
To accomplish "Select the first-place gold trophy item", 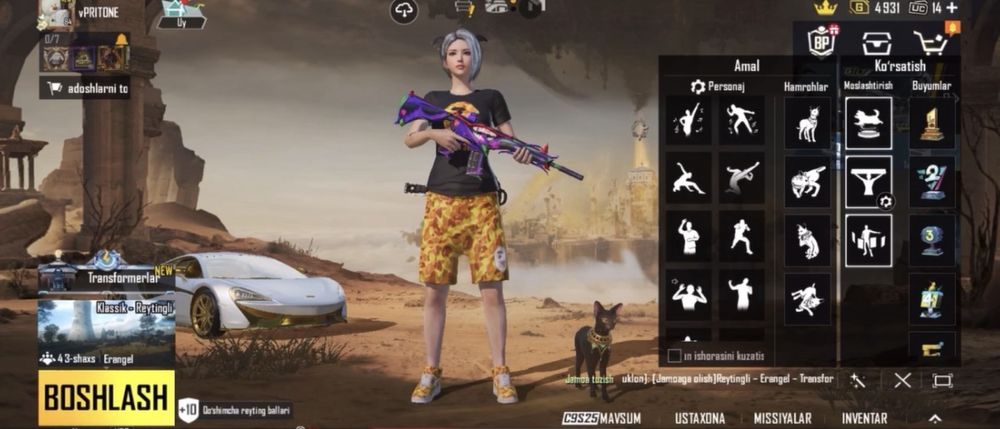I will [932, 124].
